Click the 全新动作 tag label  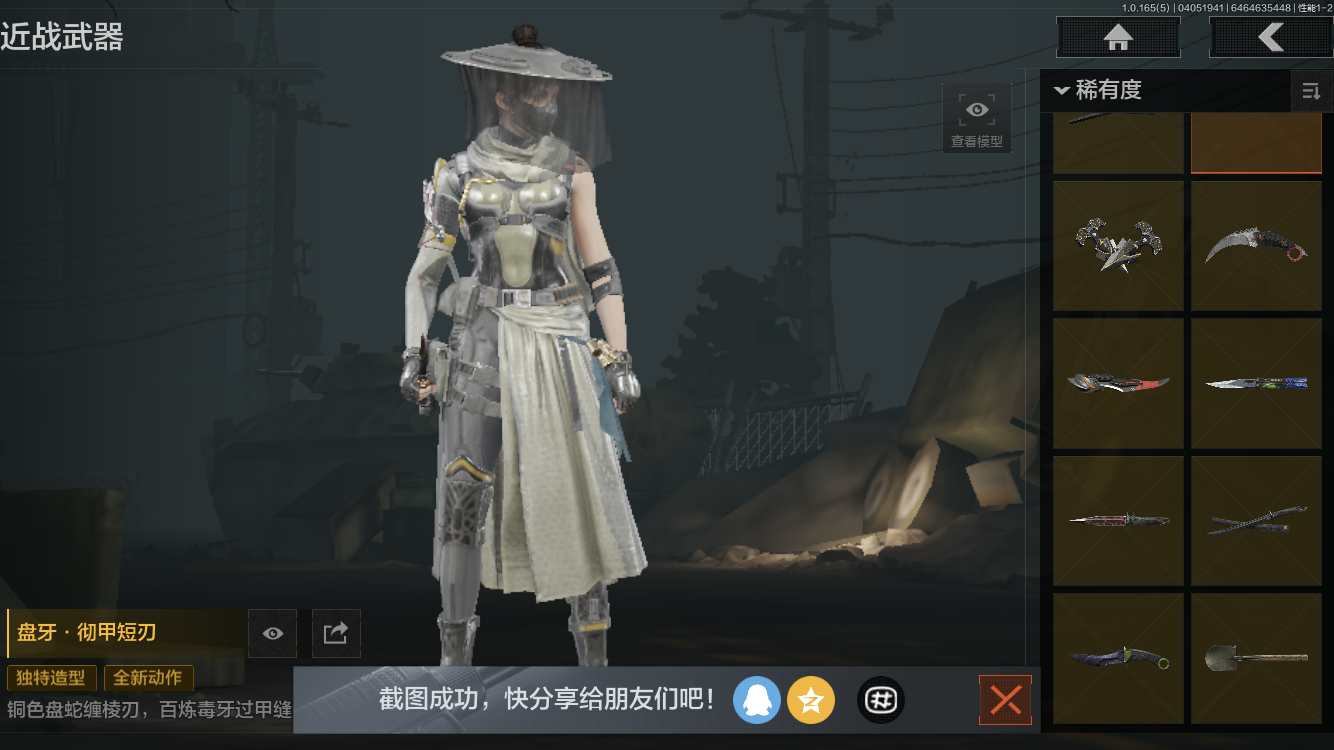coord(148,678)
